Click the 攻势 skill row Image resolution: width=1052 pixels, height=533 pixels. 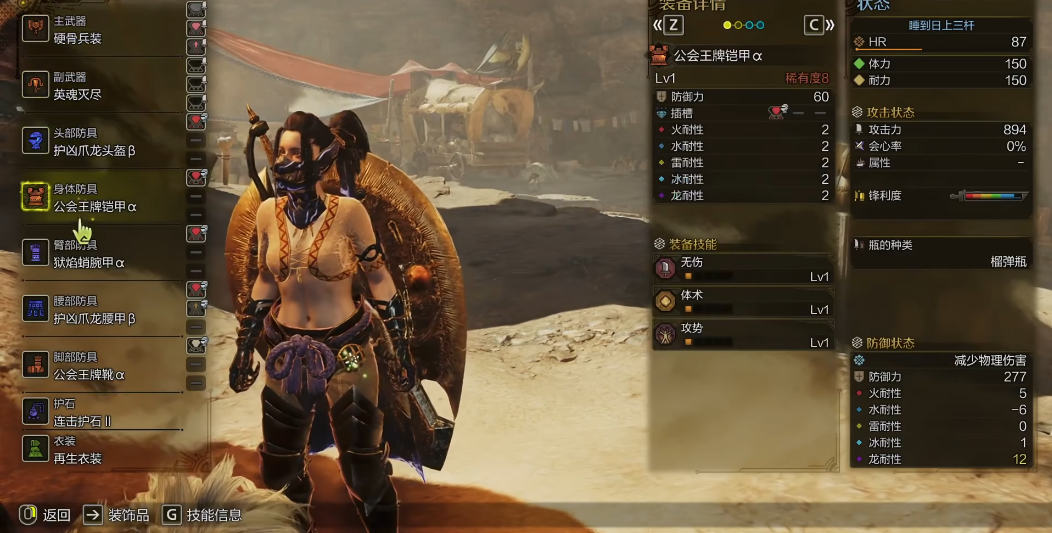742,334
